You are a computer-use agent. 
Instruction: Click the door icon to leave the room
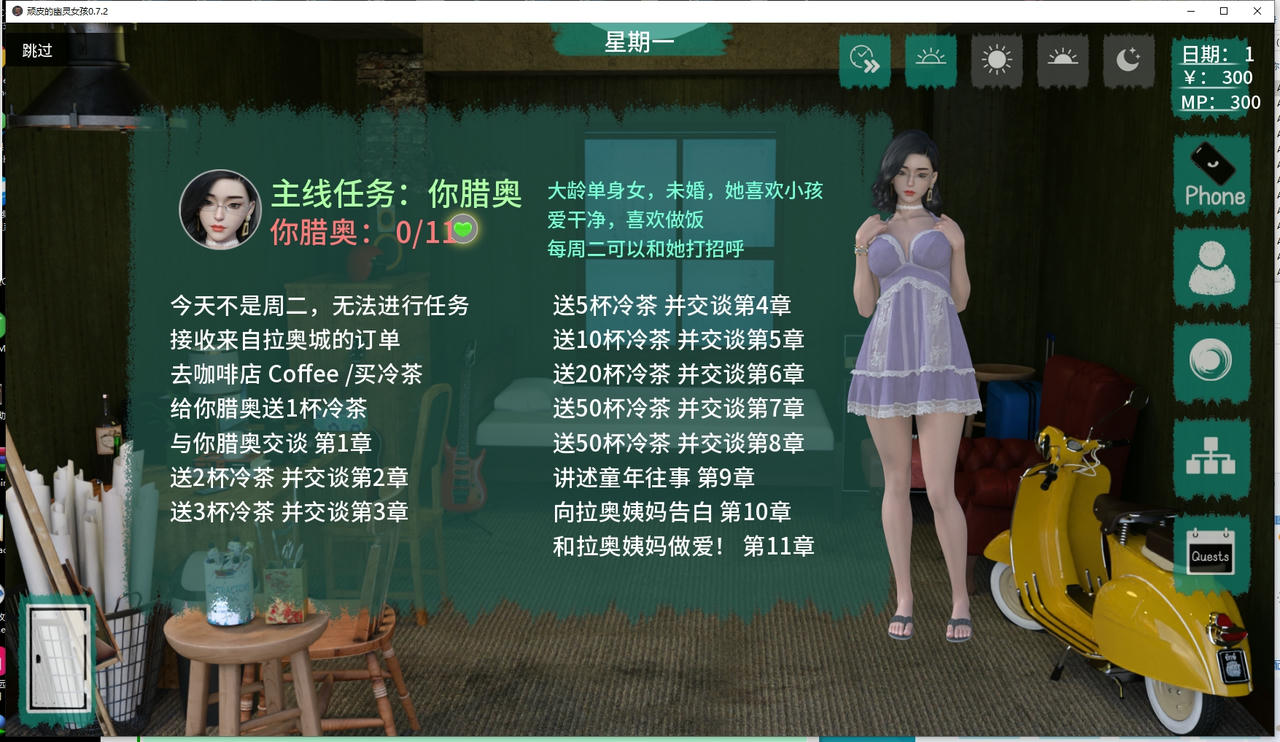58,655
